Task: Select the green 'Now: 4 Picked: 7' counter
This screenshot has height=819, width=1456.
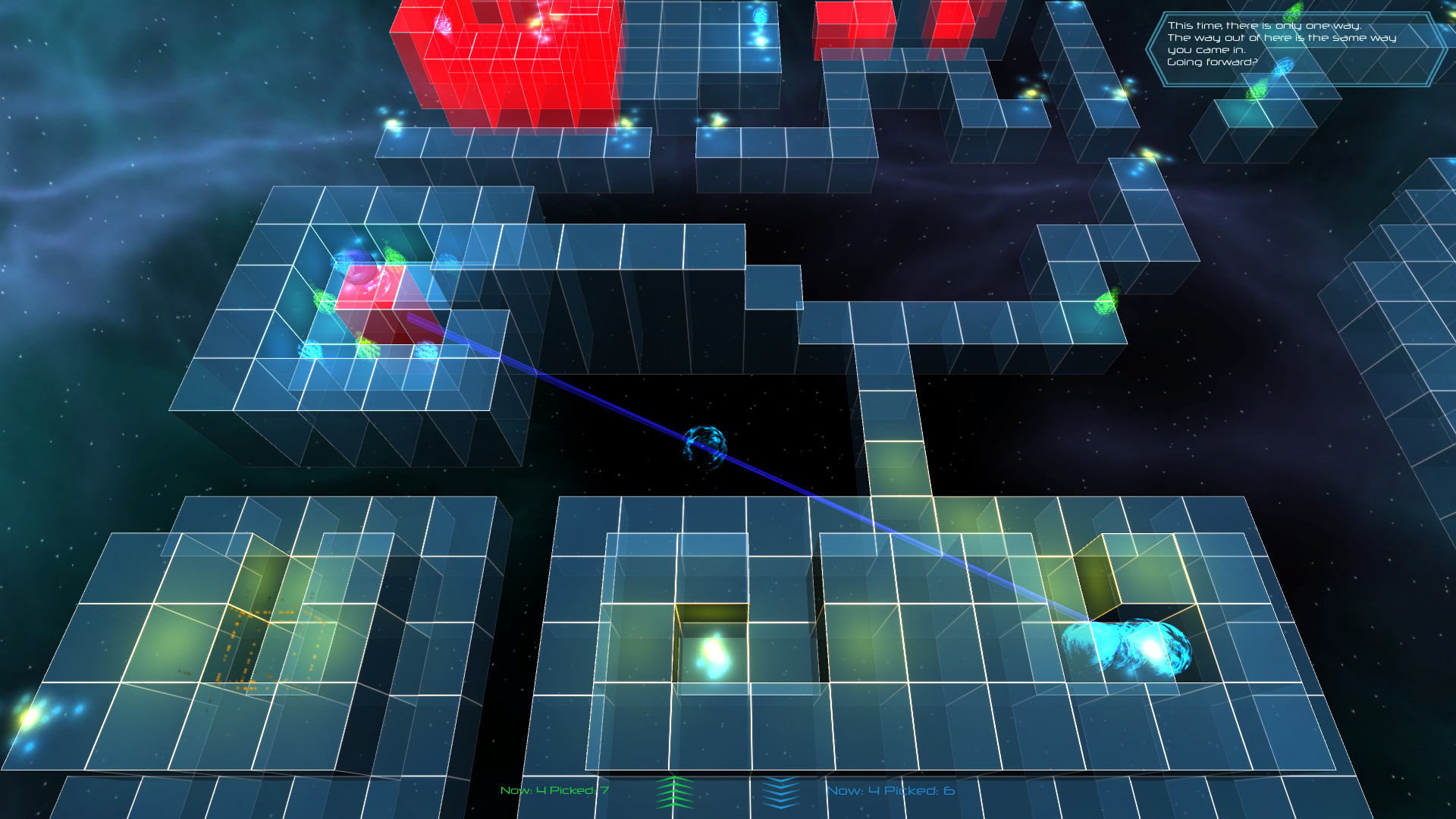Action: [x=552, y=791]
